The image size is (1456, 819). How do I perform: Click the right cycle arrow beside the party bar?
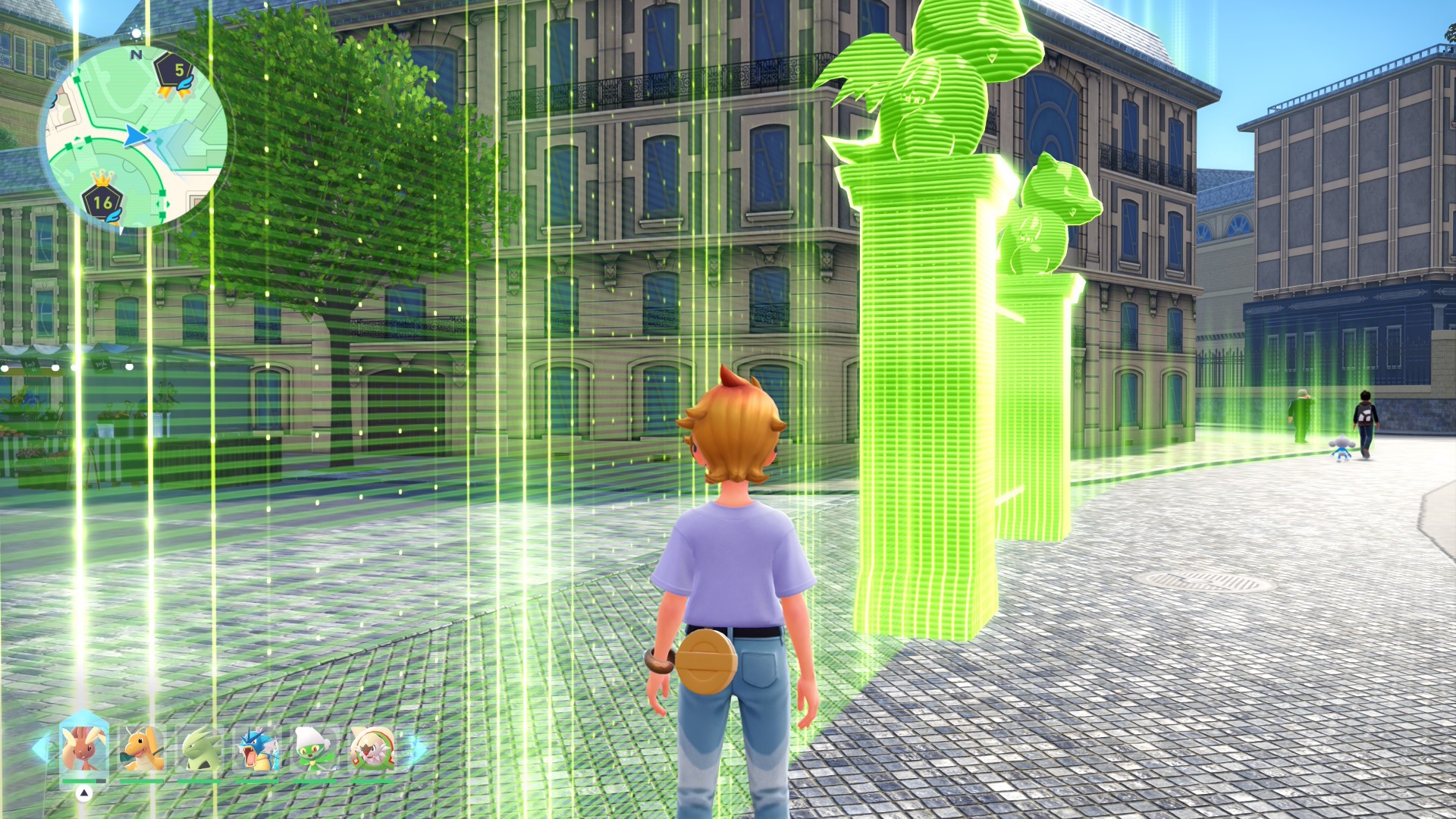[417, 748]
